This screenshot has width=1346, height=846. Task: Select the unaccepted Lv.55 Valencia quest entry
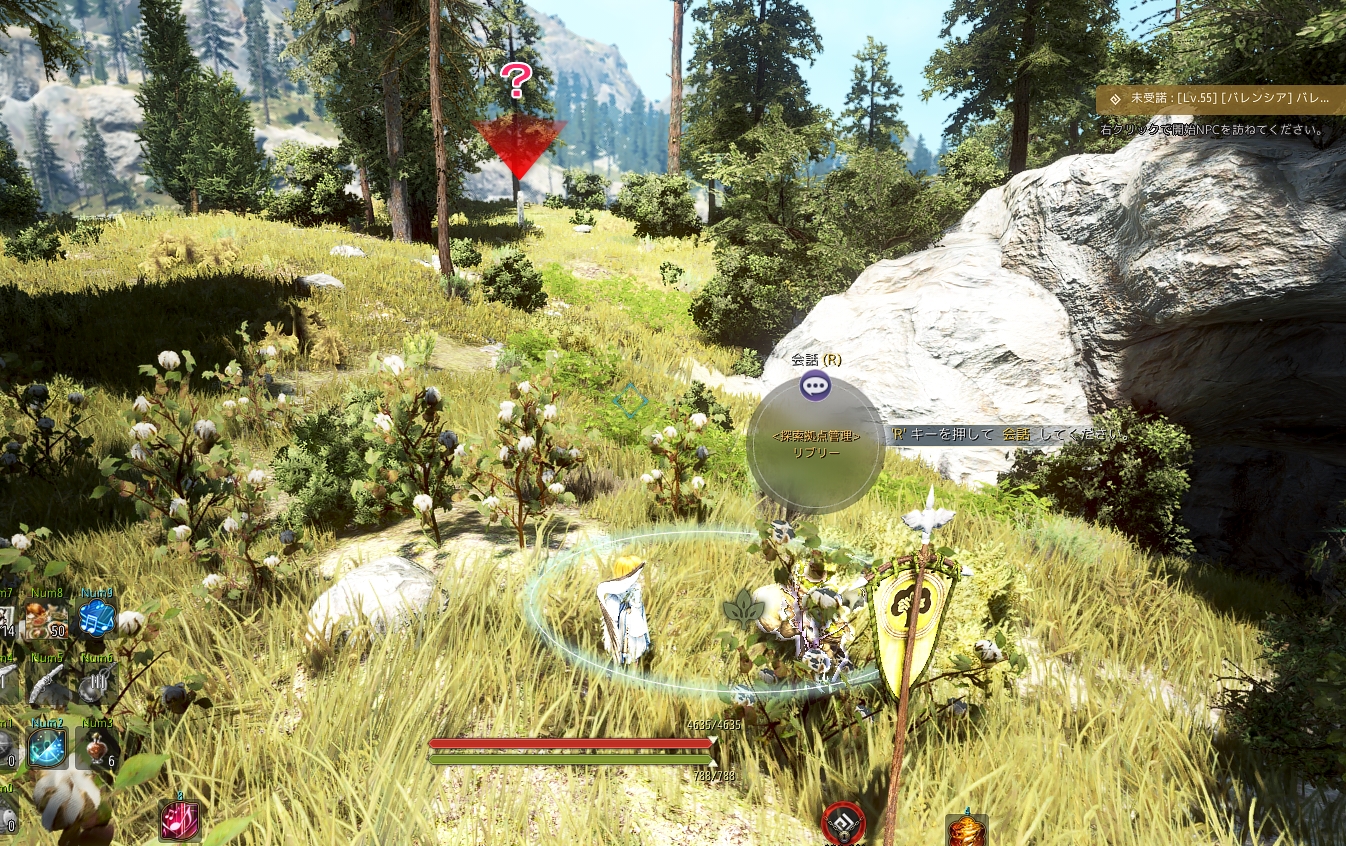pos(1220,99)
